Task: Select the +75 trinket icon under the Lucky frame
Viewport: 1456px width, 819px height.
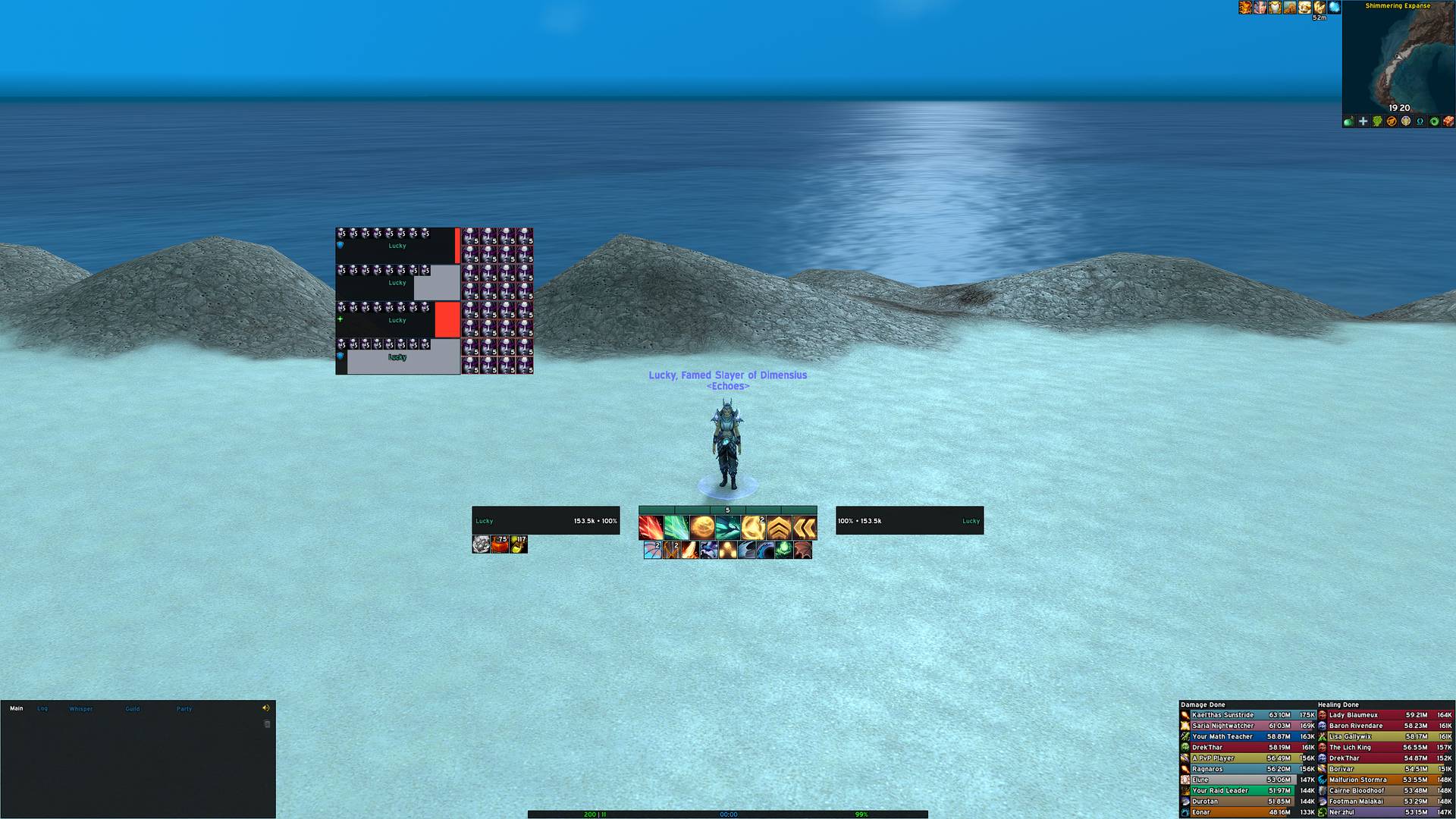Action: pyautogui.click(x=500, y=545)
